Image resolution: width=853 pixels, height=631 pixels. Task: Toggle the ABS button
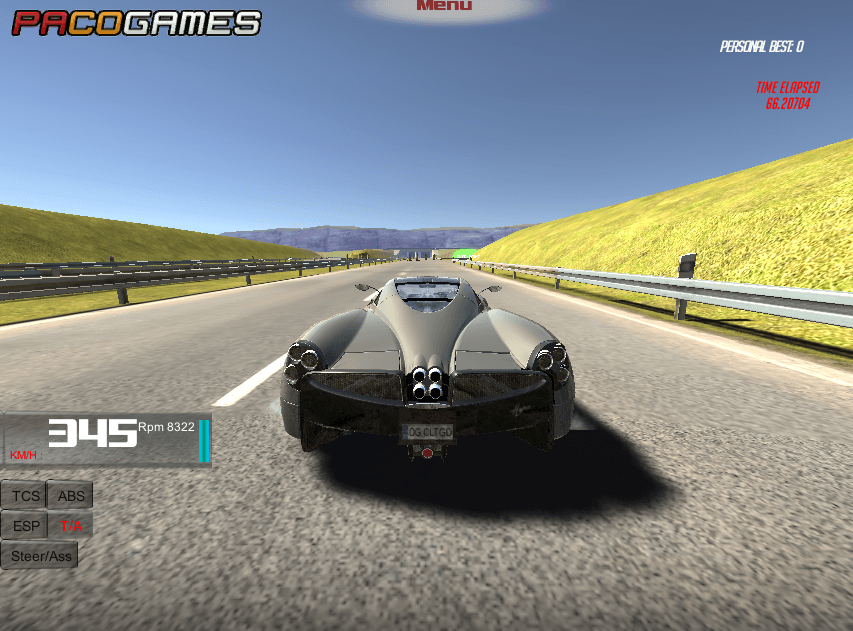click(x=71, y=496)
